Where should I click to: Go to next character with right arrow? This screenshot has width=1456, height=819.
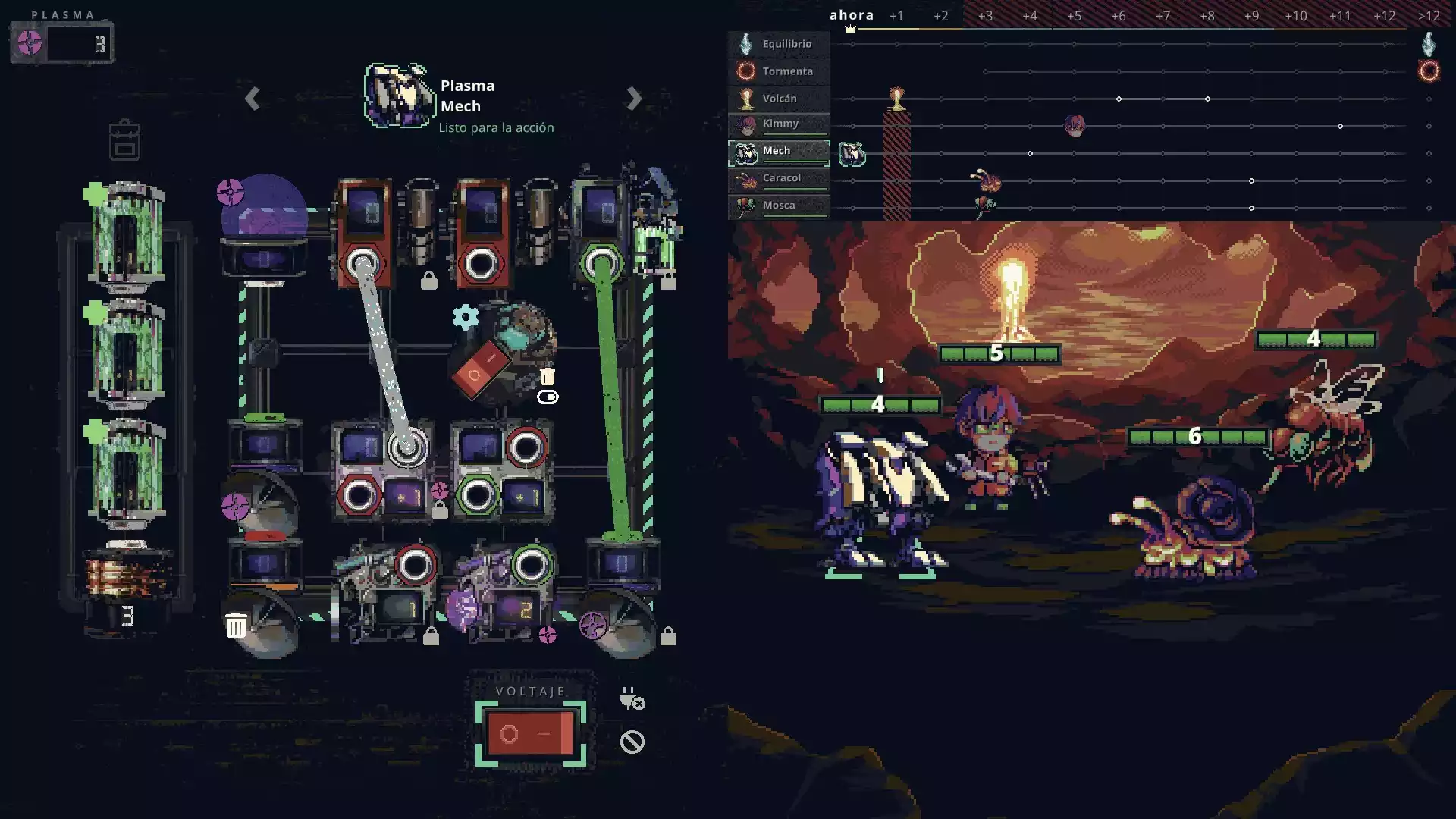click(634, 99)
